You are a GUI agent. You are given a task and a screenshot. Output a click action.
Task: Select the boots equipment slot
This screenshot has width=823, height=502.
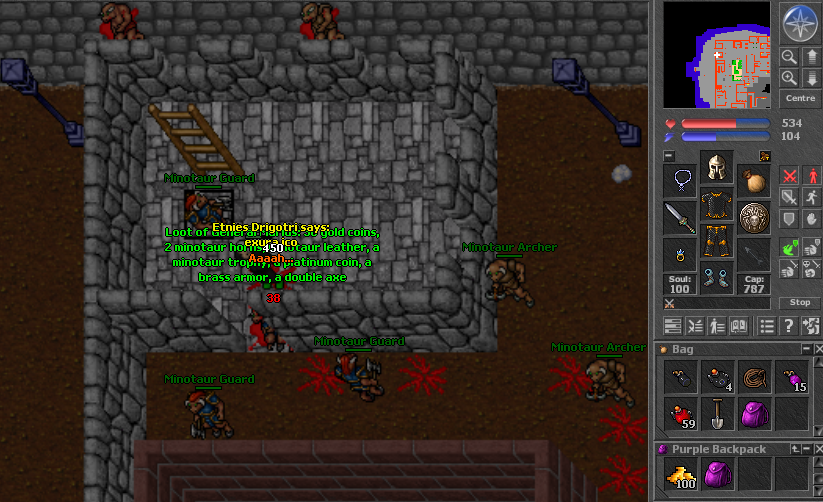tap(716, 279)
